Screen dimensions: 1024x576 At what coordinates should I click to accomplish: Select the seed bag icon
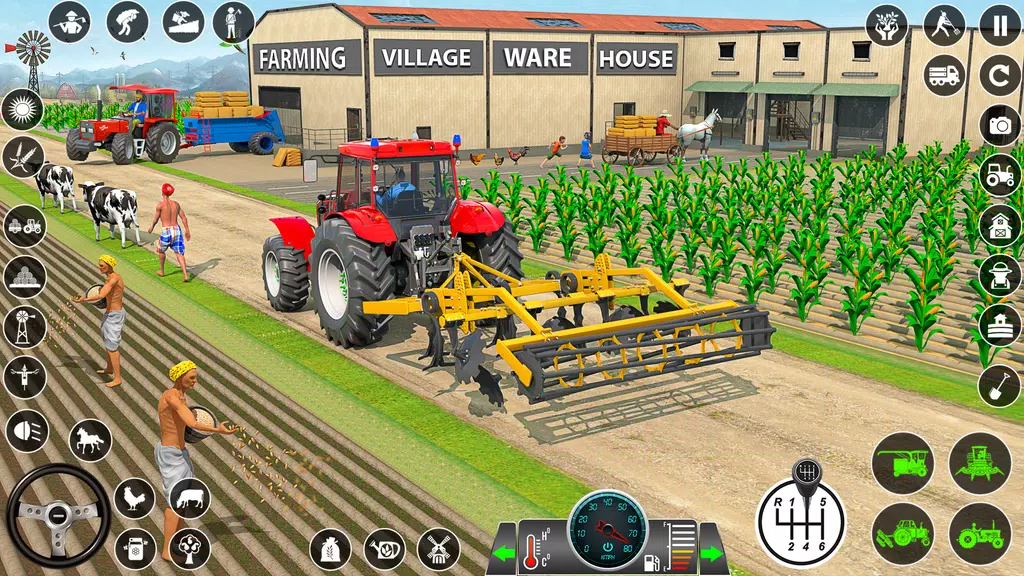coord(330,549)
